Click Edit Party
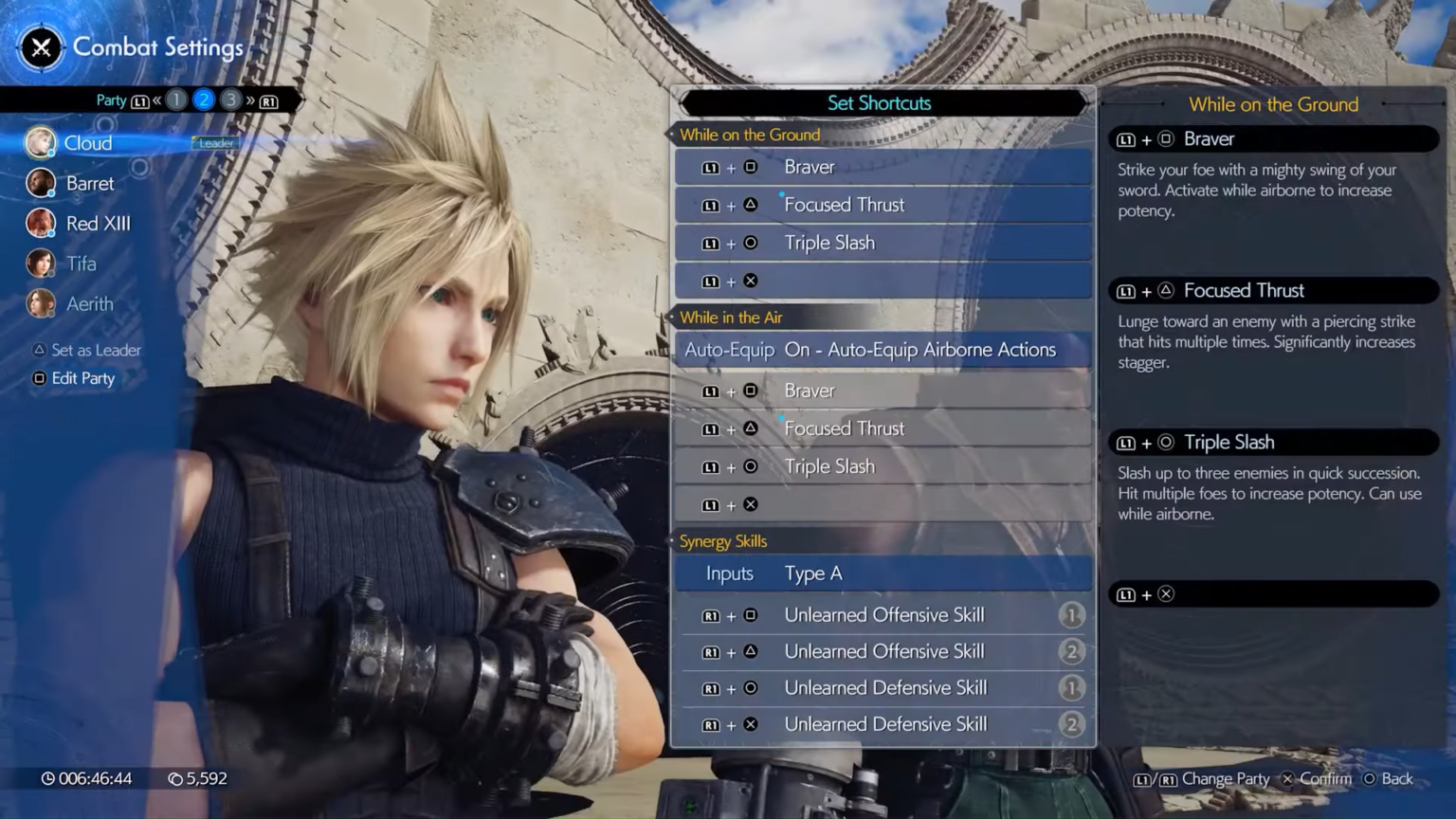1456x819 pixels. 82,377
